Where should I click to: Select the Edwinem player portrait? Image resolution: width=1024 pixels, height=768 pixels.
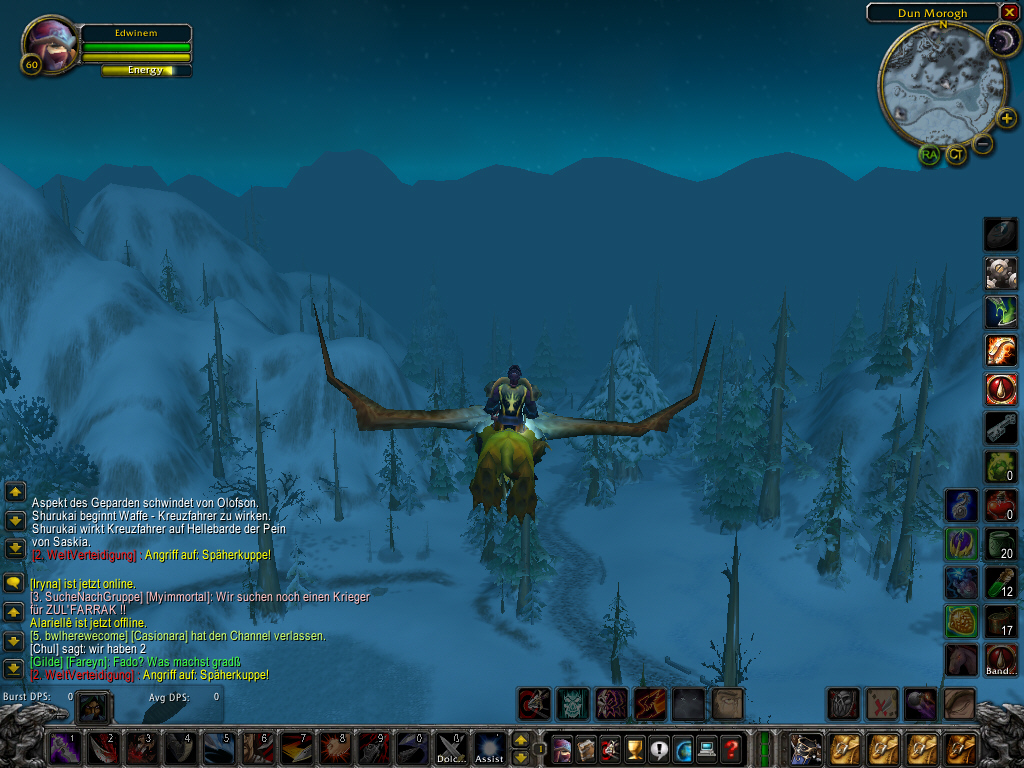(x=50, y=44)
